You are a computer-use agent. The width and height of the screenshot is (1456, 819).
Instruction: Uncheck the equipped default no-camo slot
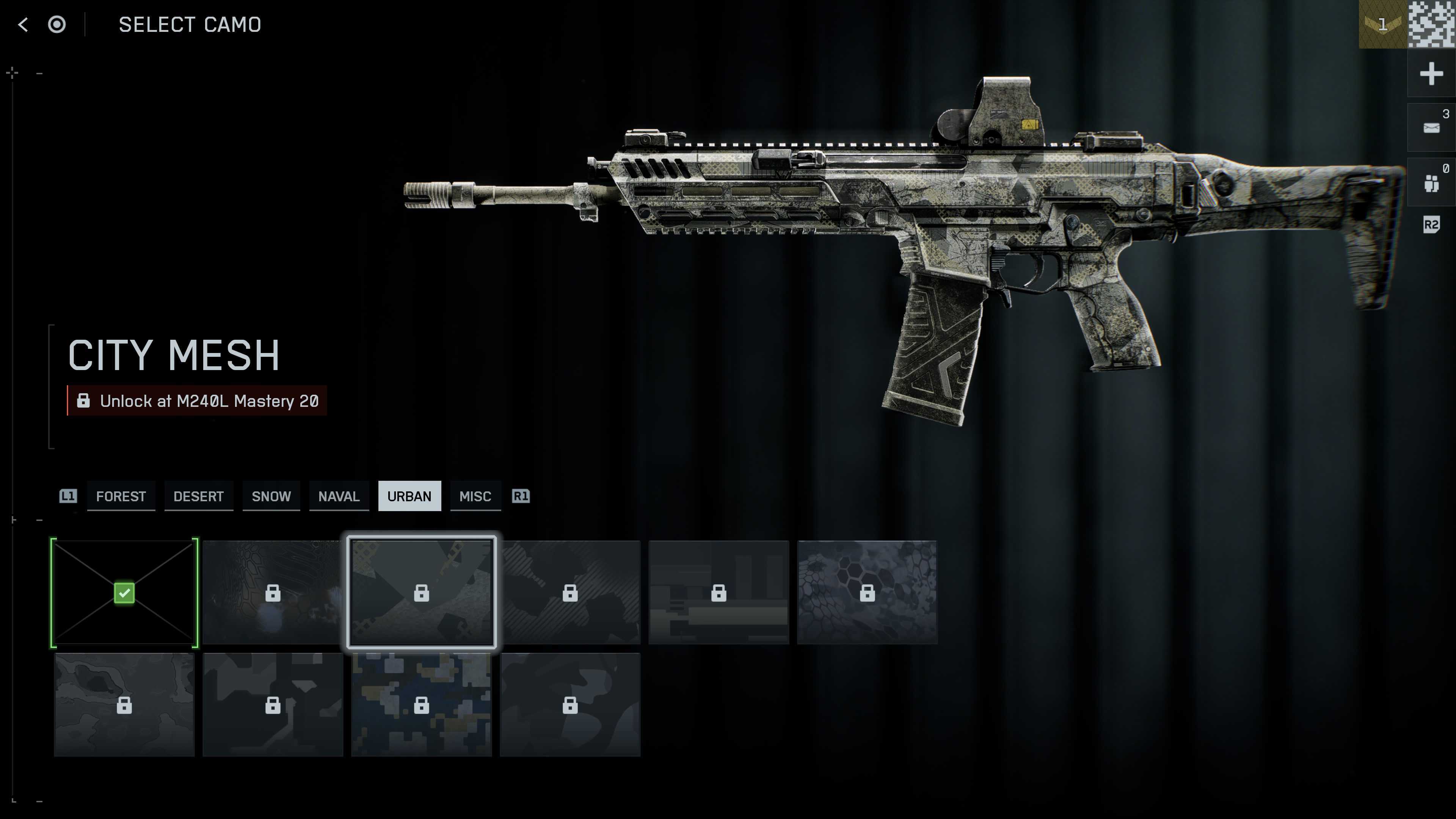tap(124, 592)
